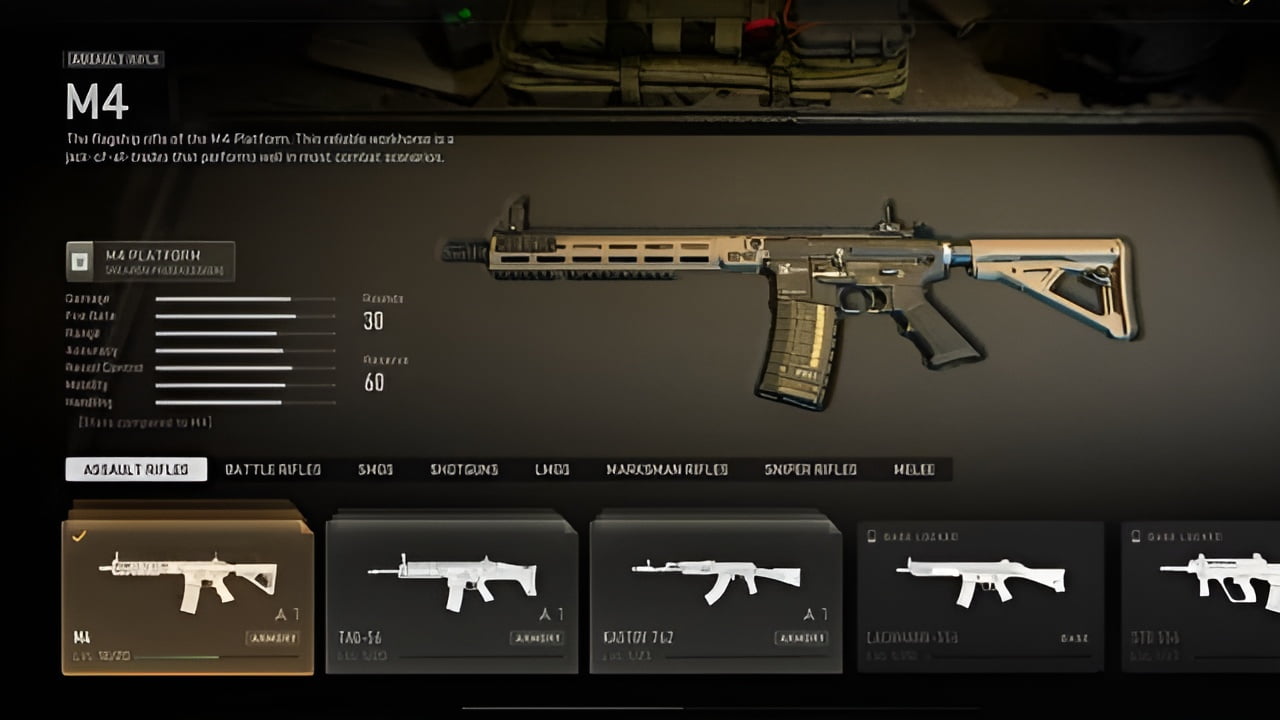
Task: Click the lock icon on the STB 556 card
Action: click(1135, 535)
